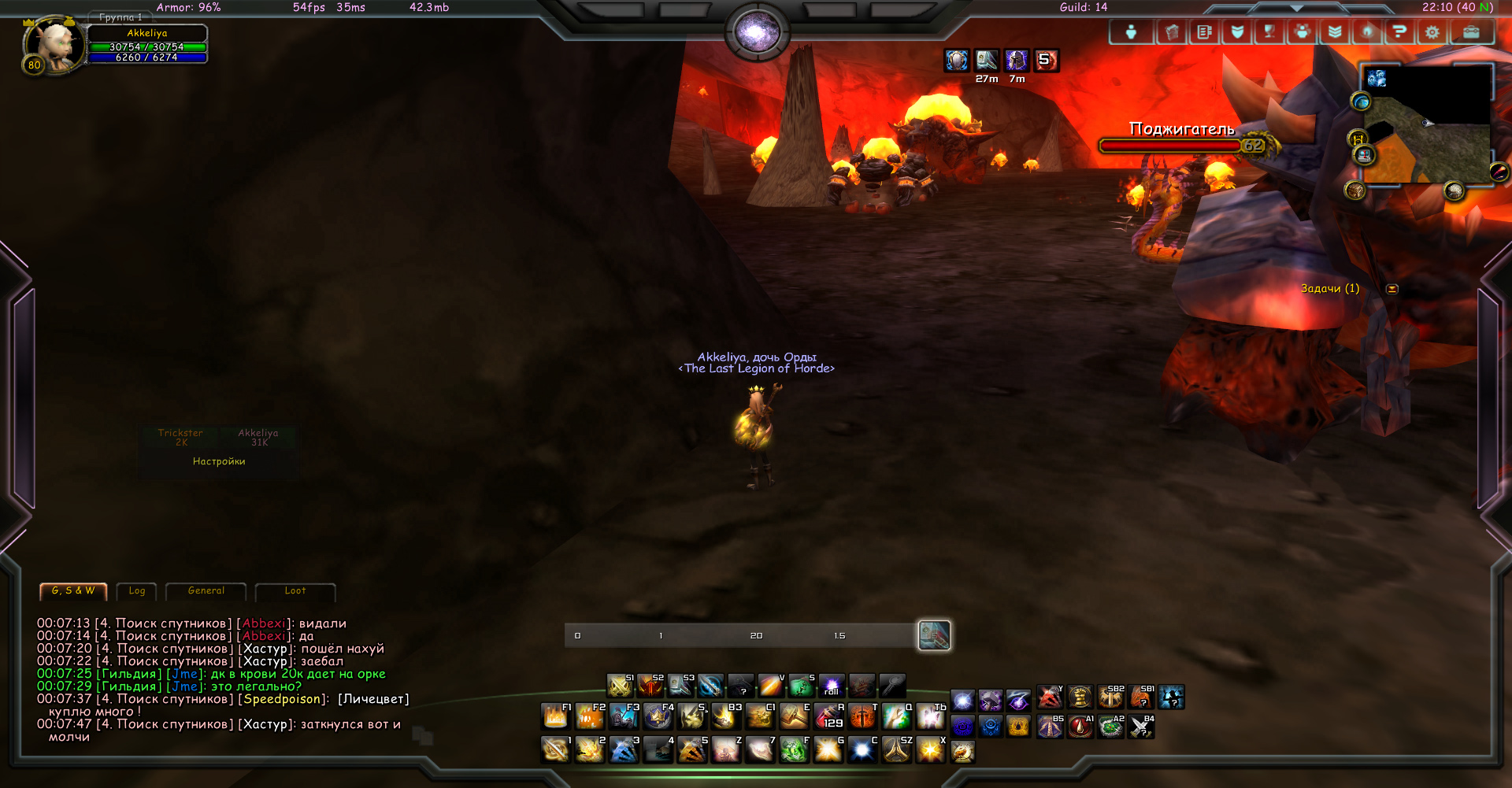Expand the Задачи quest tracker toggle
This screenshot has width=1512, height=788.
pyautogui.click(x=1392, y=289)
